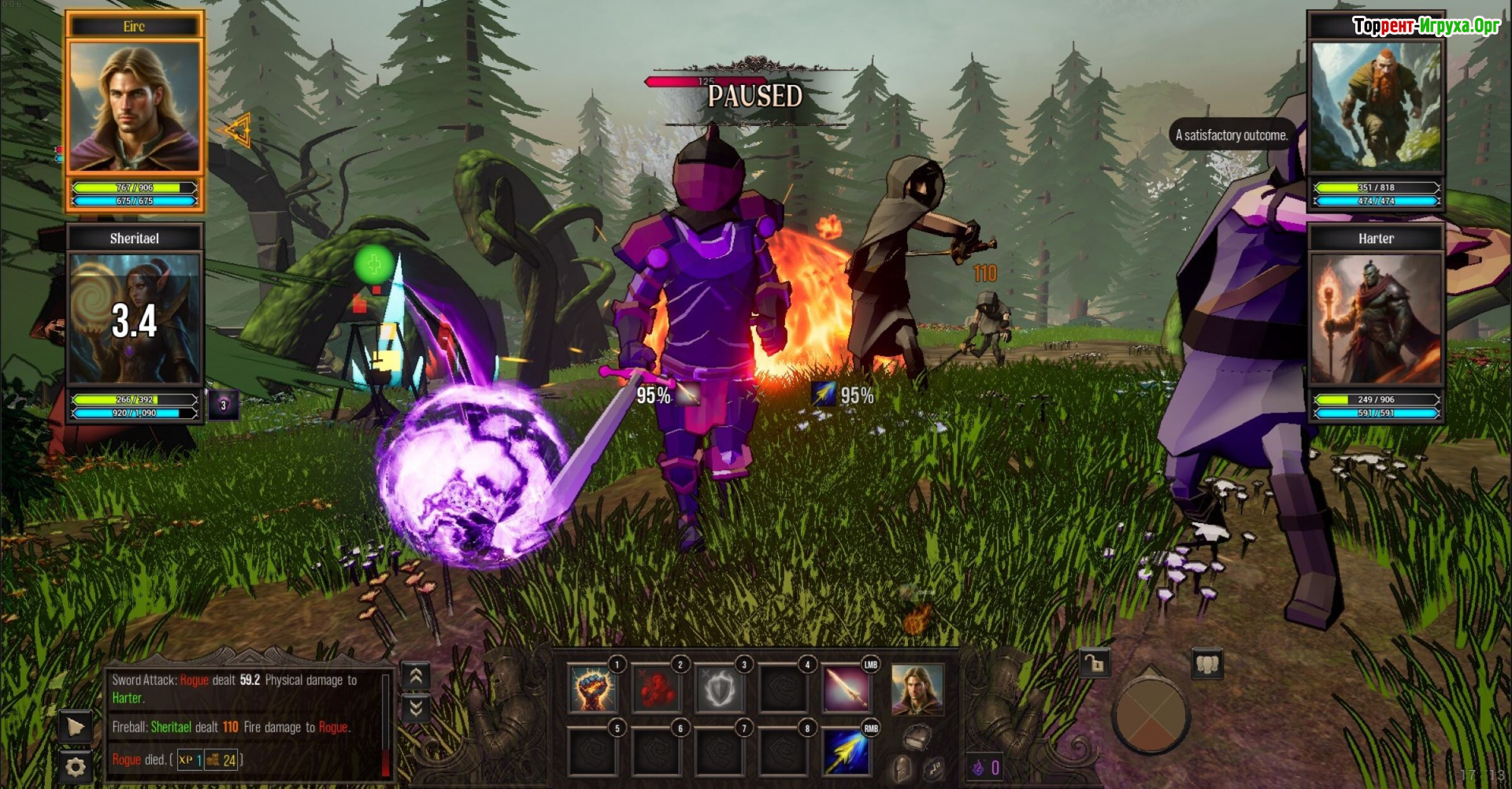Image resolution: width=1512 pixels, height=789 pixels.
Task: Select the blue arrow skill on RMB slot
Action: click(847, 752)
